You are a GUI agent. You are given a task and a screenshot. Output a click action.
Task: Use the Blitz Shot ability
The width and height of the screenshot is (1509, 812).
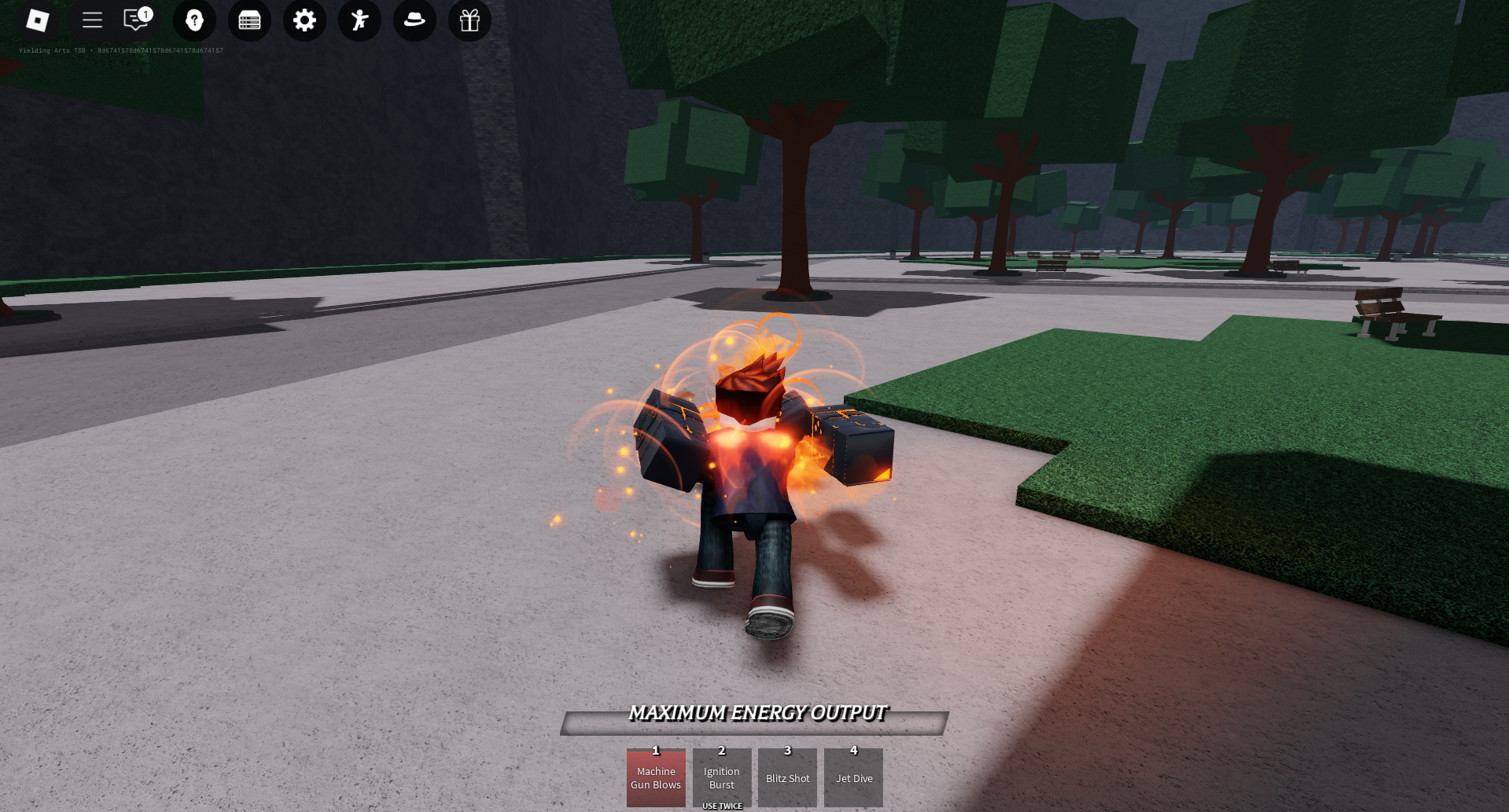(787, 778)
